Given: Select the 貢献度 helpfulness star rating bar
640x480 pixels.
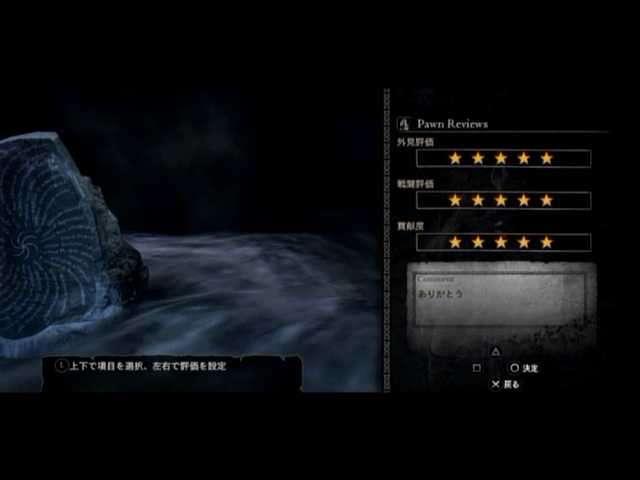Looking at the screenshot, I should tap(502, 242).
